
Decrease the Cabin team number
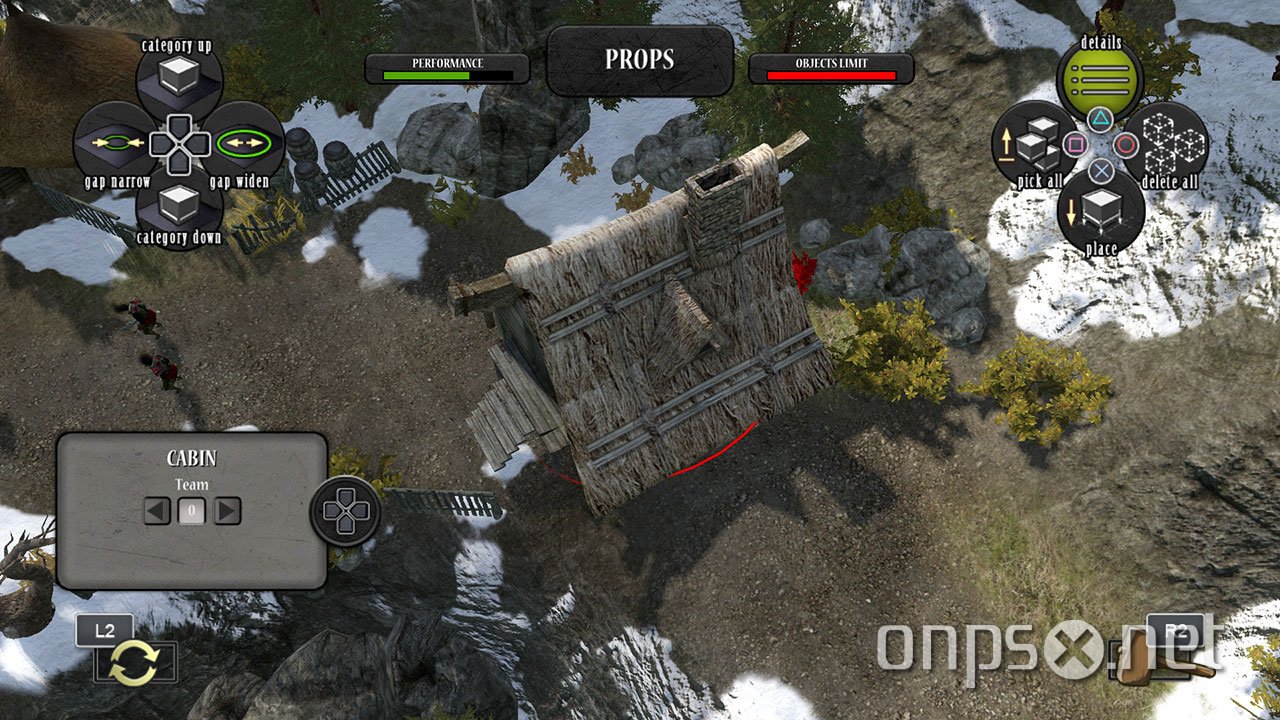[157, 512]
